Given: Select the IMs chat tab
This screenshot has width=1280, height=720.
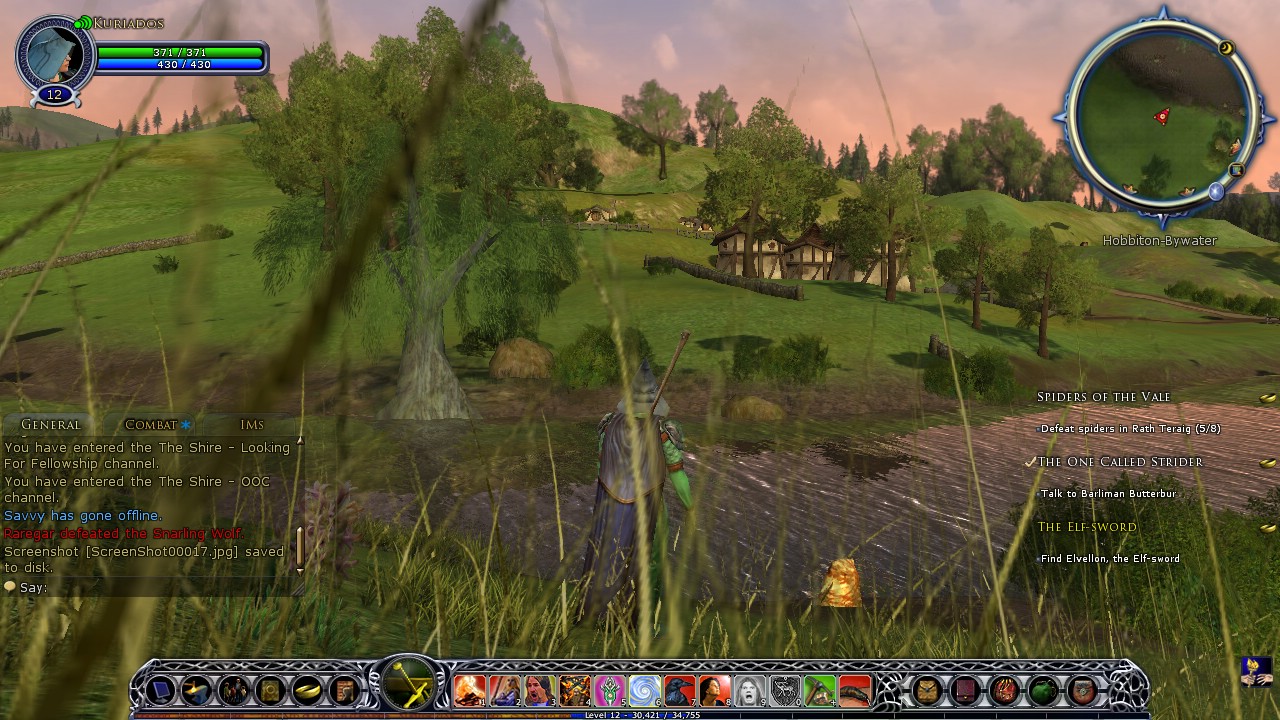Looking at the screenshot, I should [x=252, y=425].
